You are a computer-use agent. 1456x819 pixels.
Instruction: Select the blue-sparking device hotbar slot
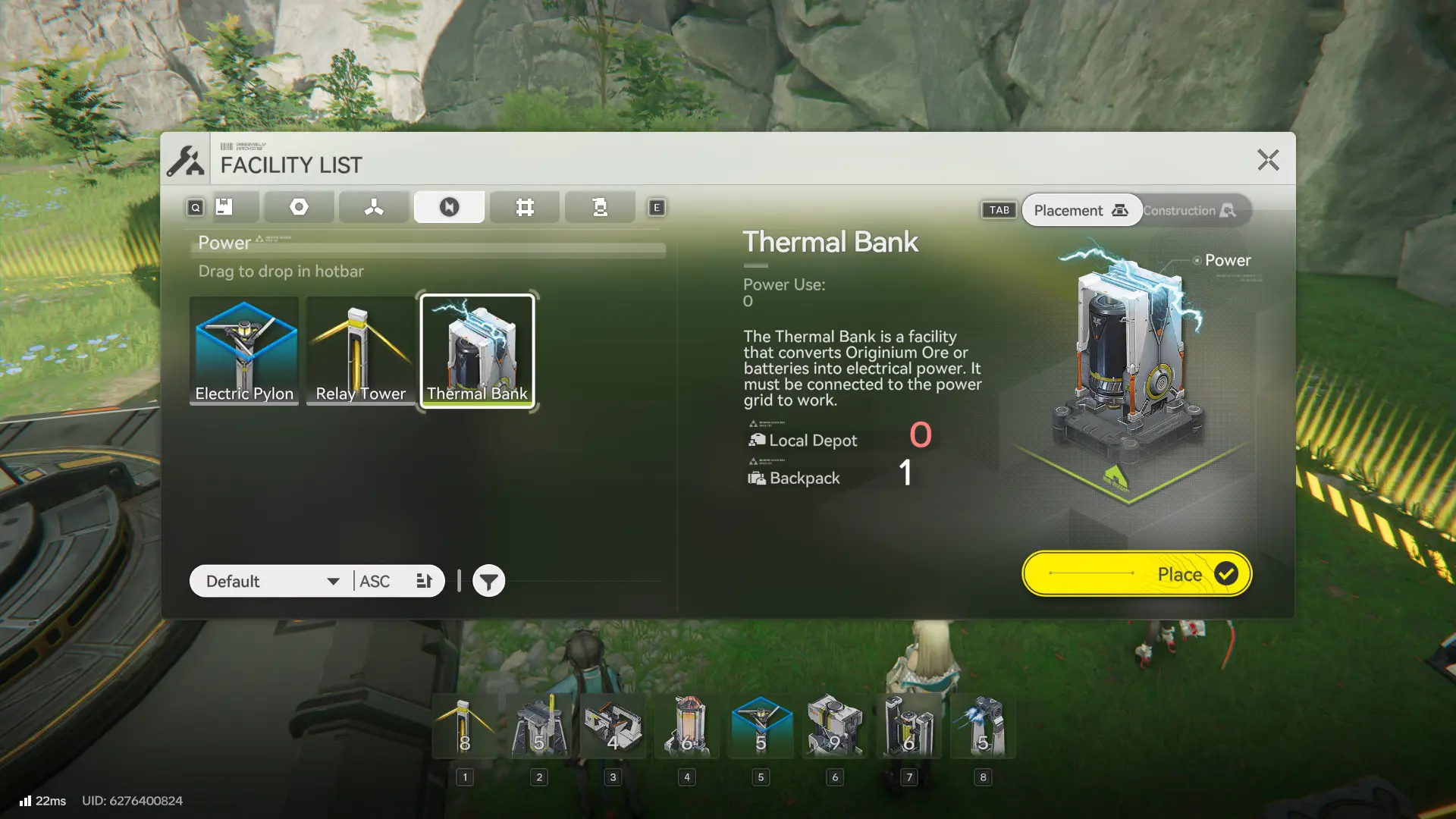click(x=983, y=726)
